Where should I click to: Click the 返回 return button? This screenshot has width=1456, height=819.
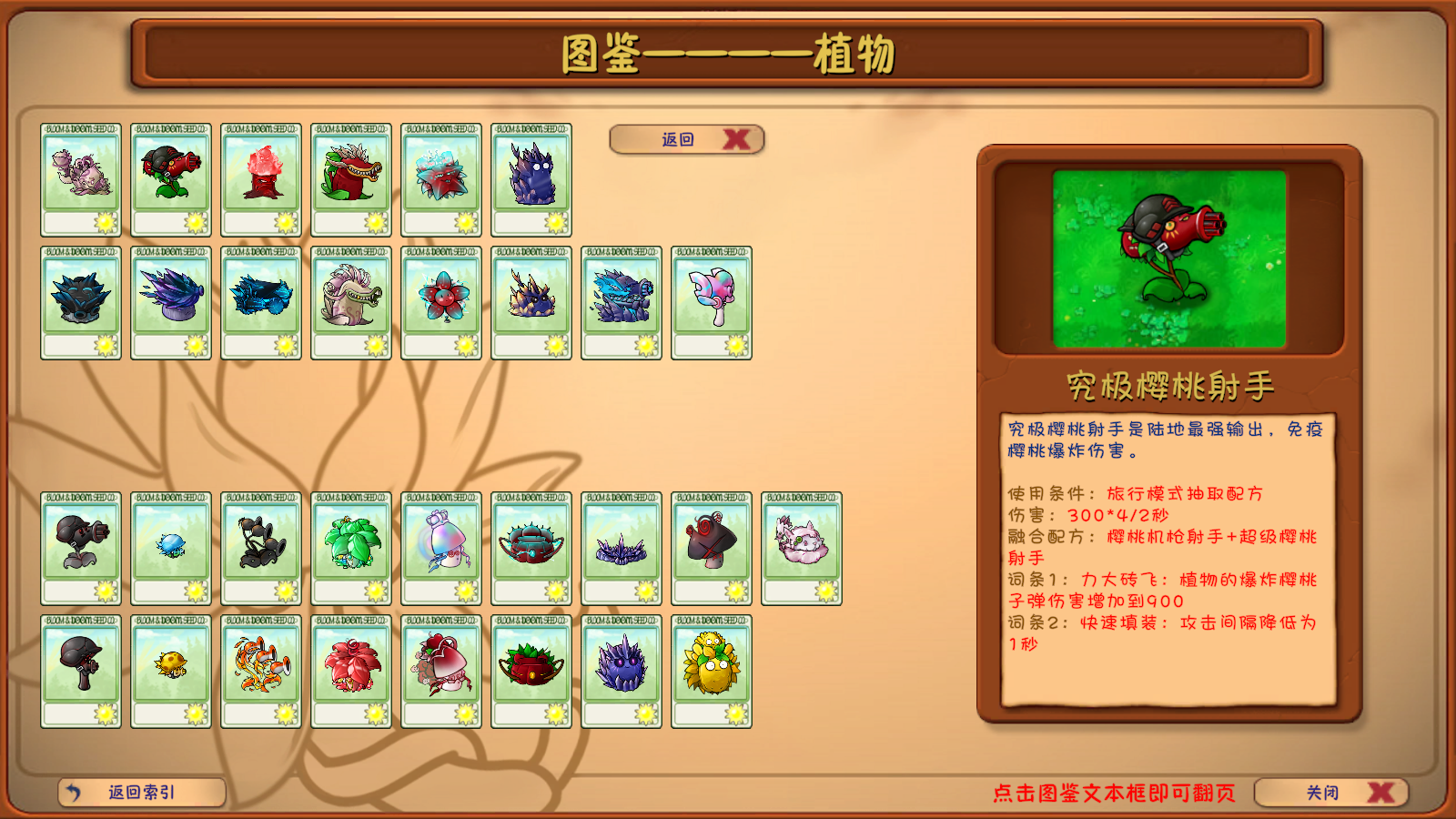click(x=678, y=138)
